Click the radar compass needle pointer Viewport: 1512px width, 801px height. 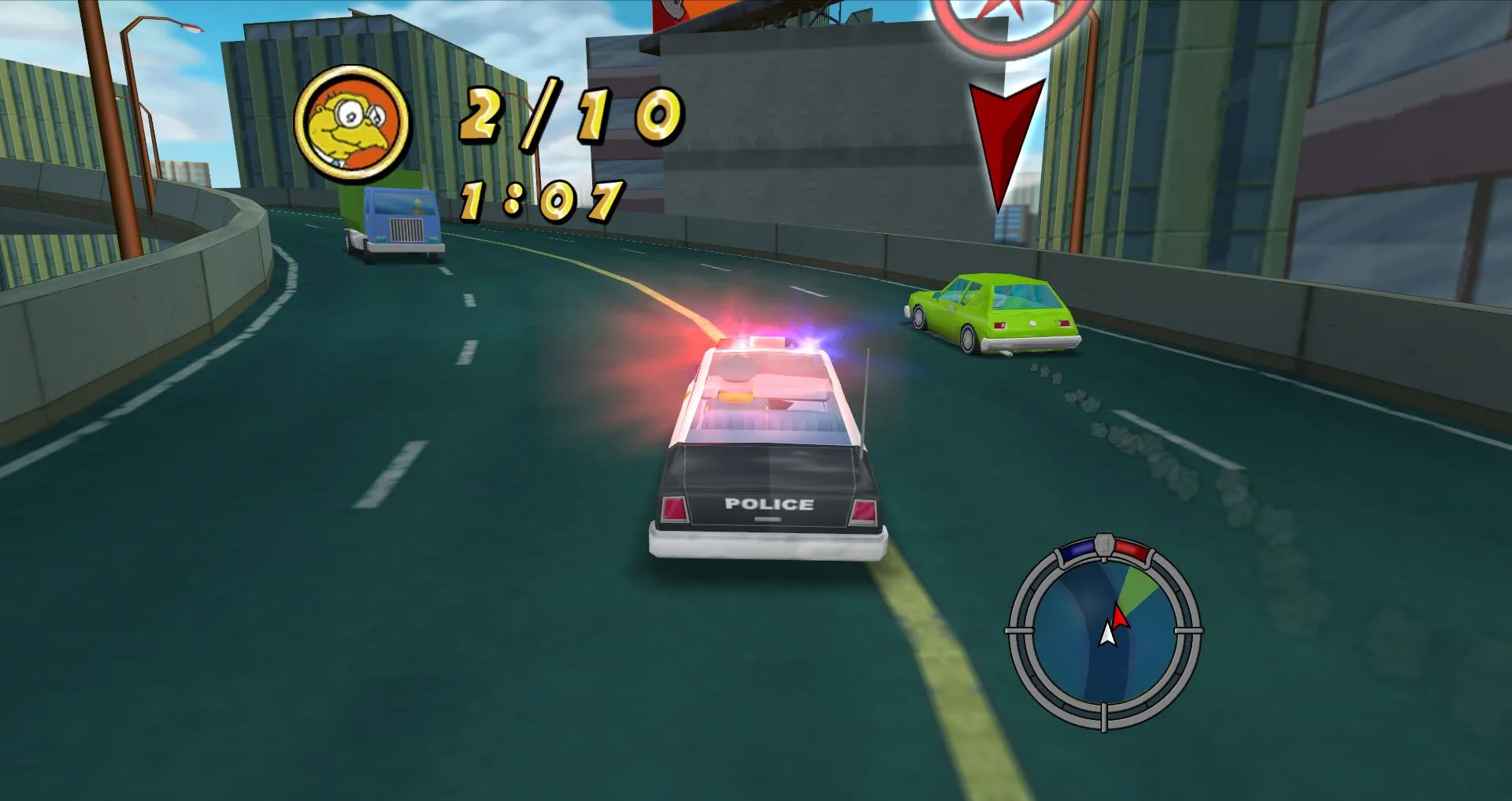coord(1119,619)
